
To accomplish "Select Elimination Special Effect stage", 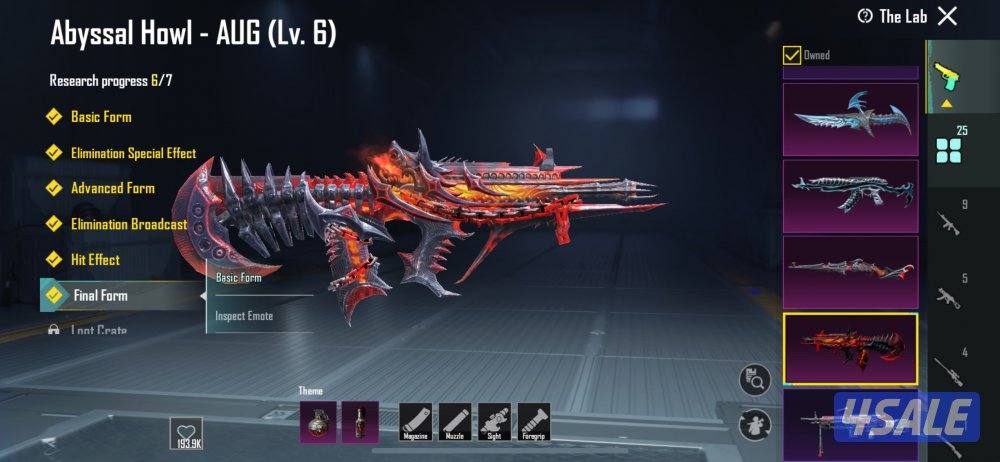I will (x=132, y=153).
